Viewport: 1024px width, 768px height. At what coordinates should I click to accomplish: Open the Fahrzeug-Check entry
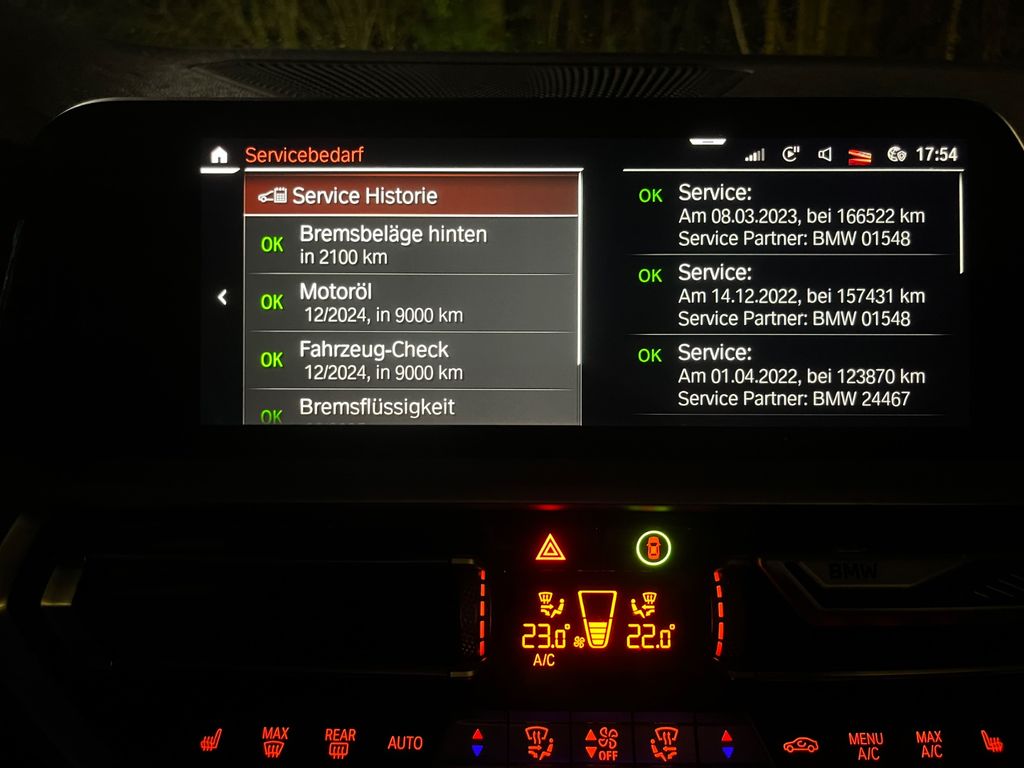coord(411,361)
